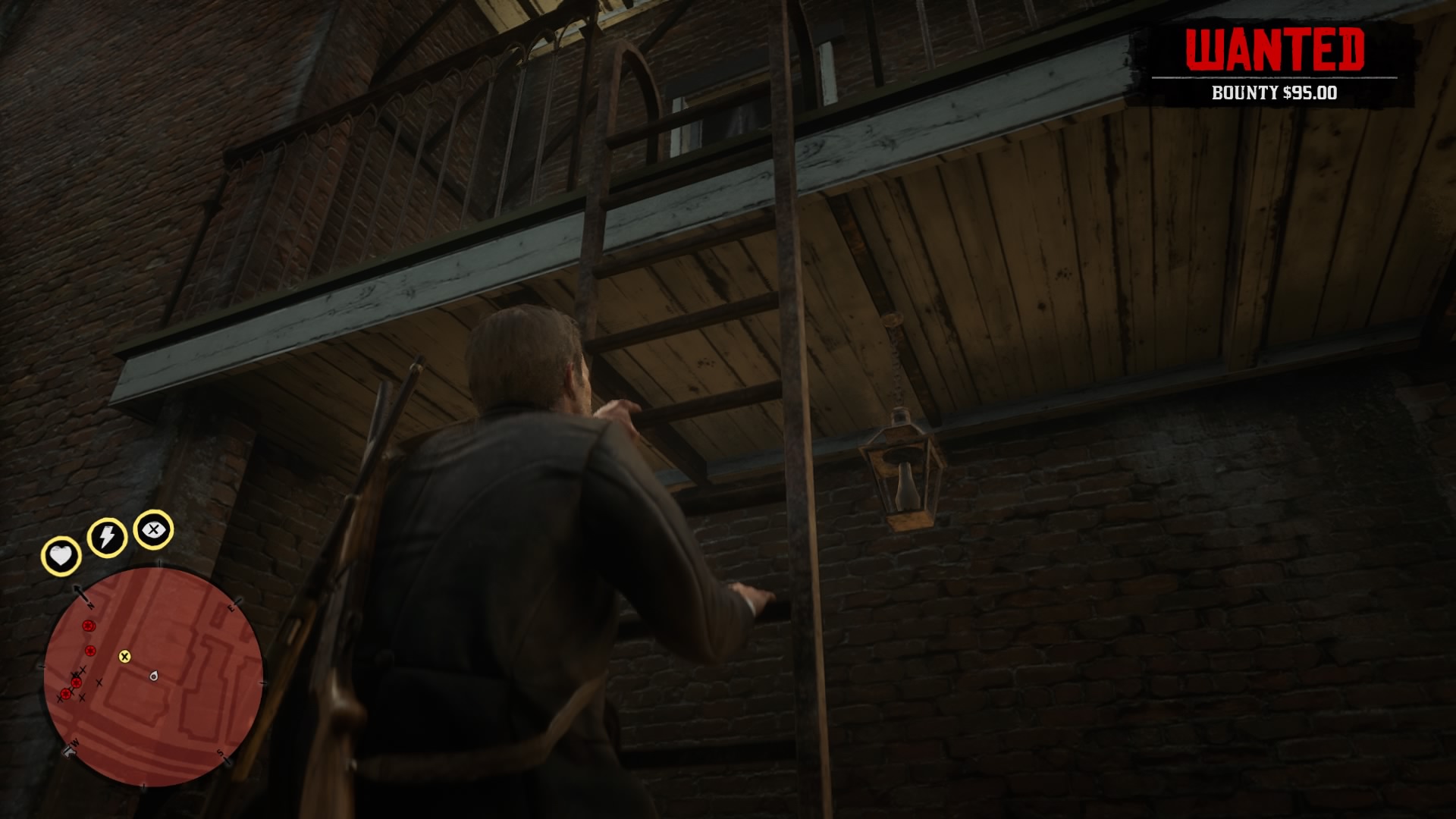Click the W compass letter on the minimap edge

point(74,743)
